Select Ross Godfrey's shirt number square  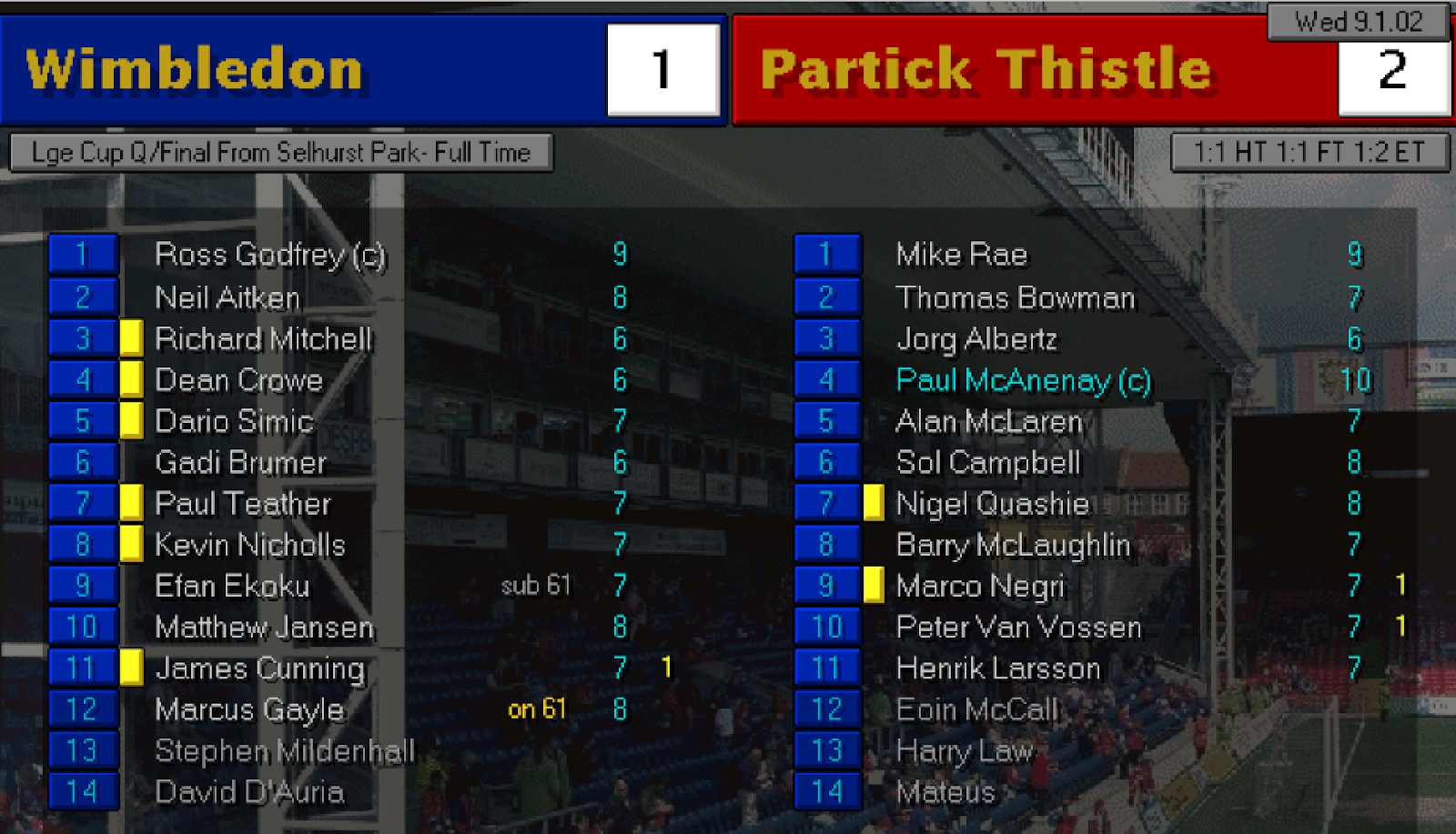pyautogui.click(x=82, y=255)
